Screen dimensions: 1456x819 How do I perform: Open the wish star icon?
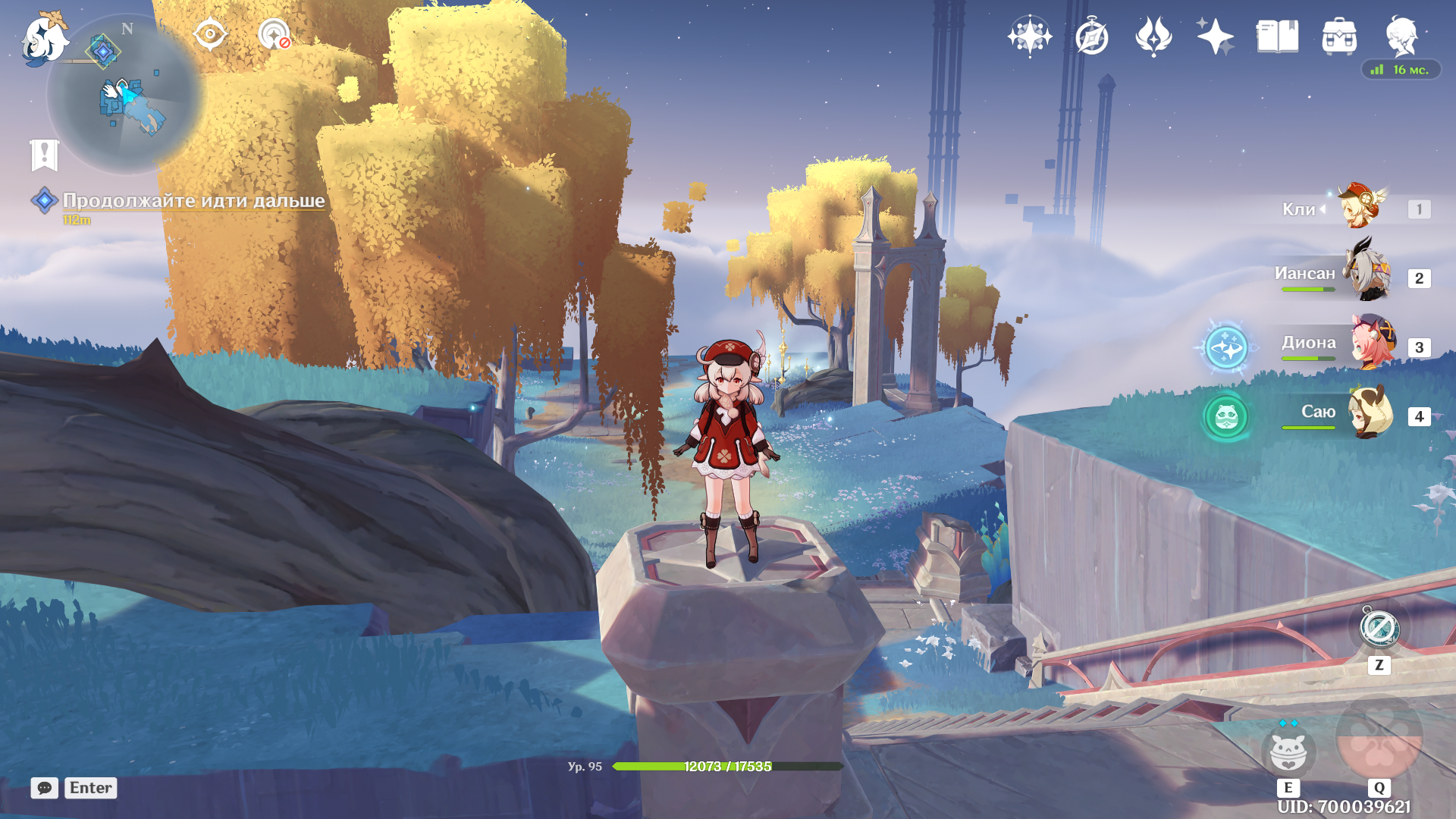coord(1029,36)
